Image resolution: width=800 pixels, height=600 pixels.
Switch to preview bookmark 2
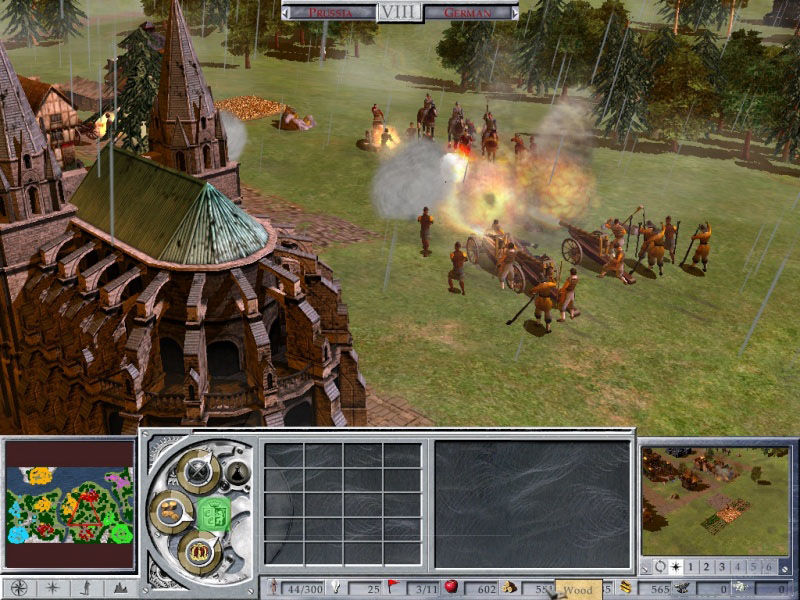(706, 567)
